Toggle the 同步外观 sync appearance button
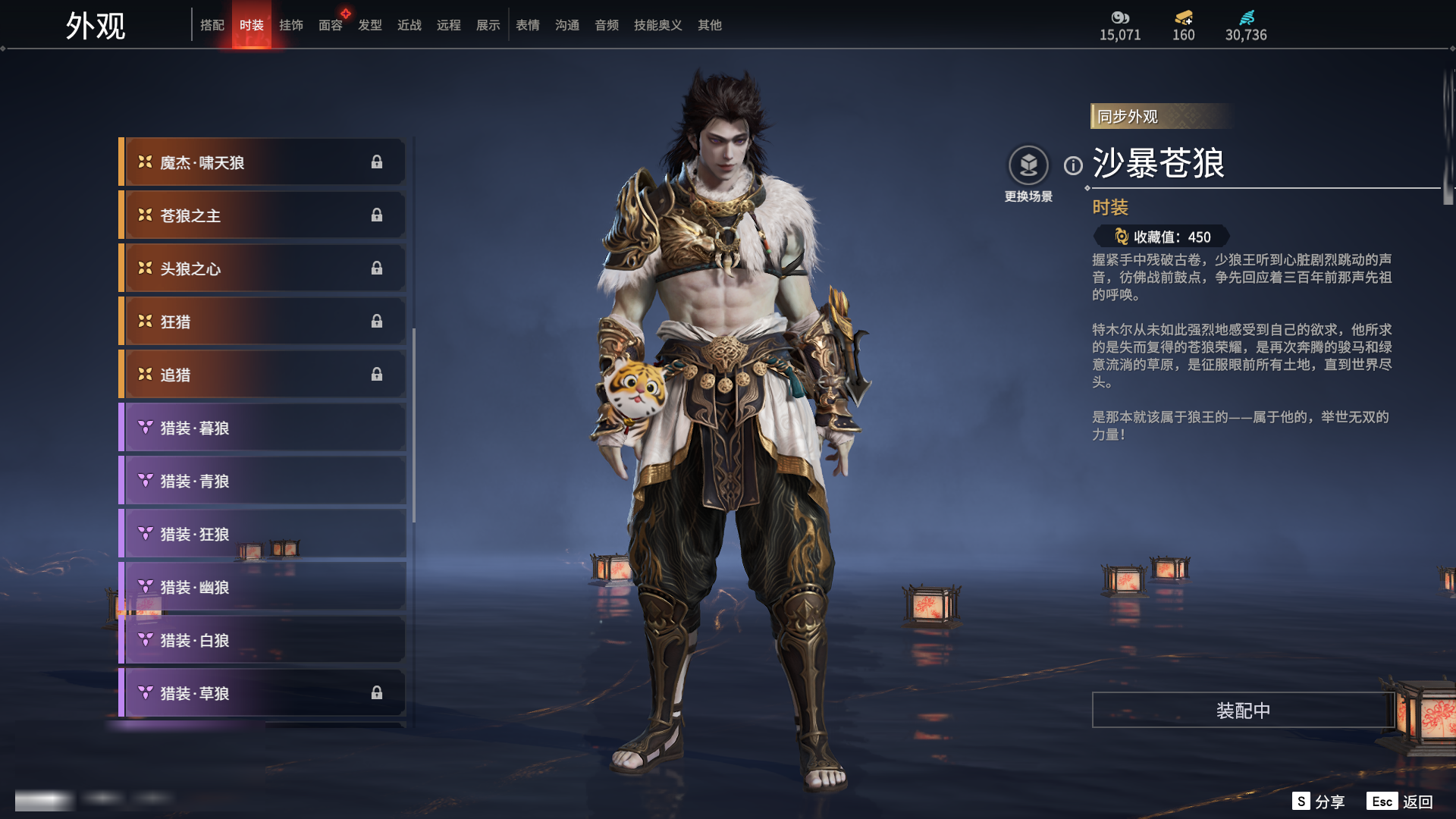 click(x=1128, y=117)
